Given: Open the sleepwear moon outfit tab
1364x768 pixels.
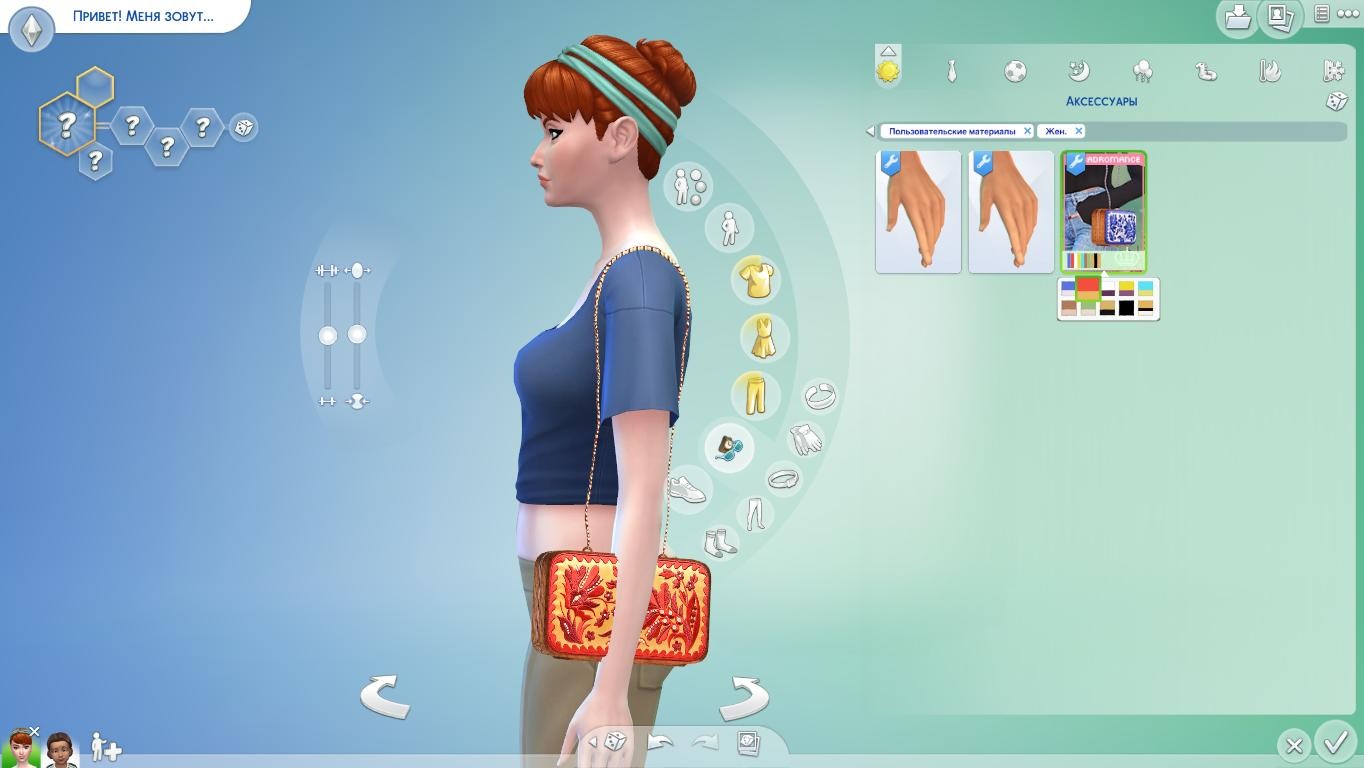Looking at the screenshot, I should [1078, 71].
